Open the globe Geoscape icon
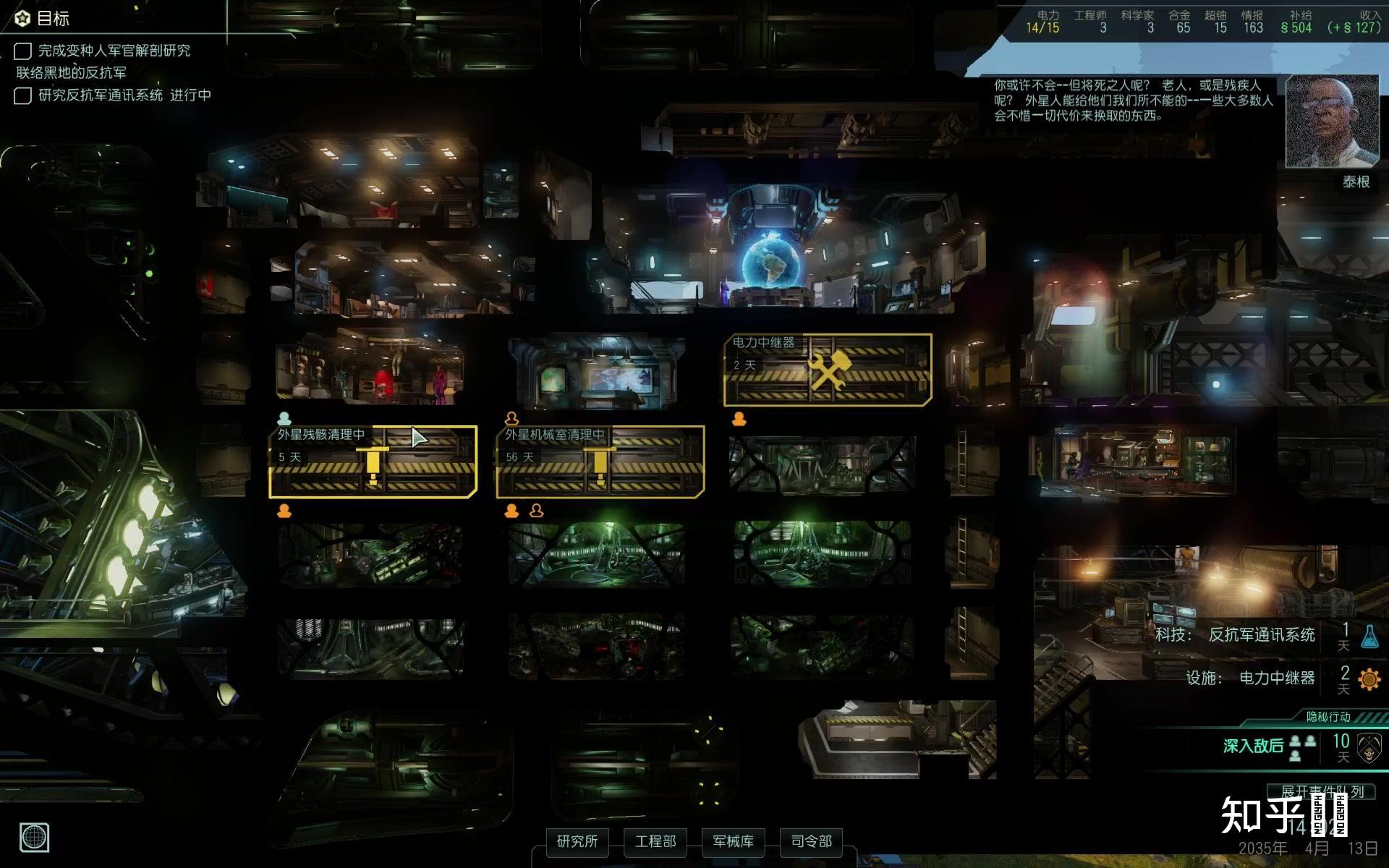Image resolution: width=1389 pixels, height=868 pixels. pyautogui.click(x=33, y=838)
